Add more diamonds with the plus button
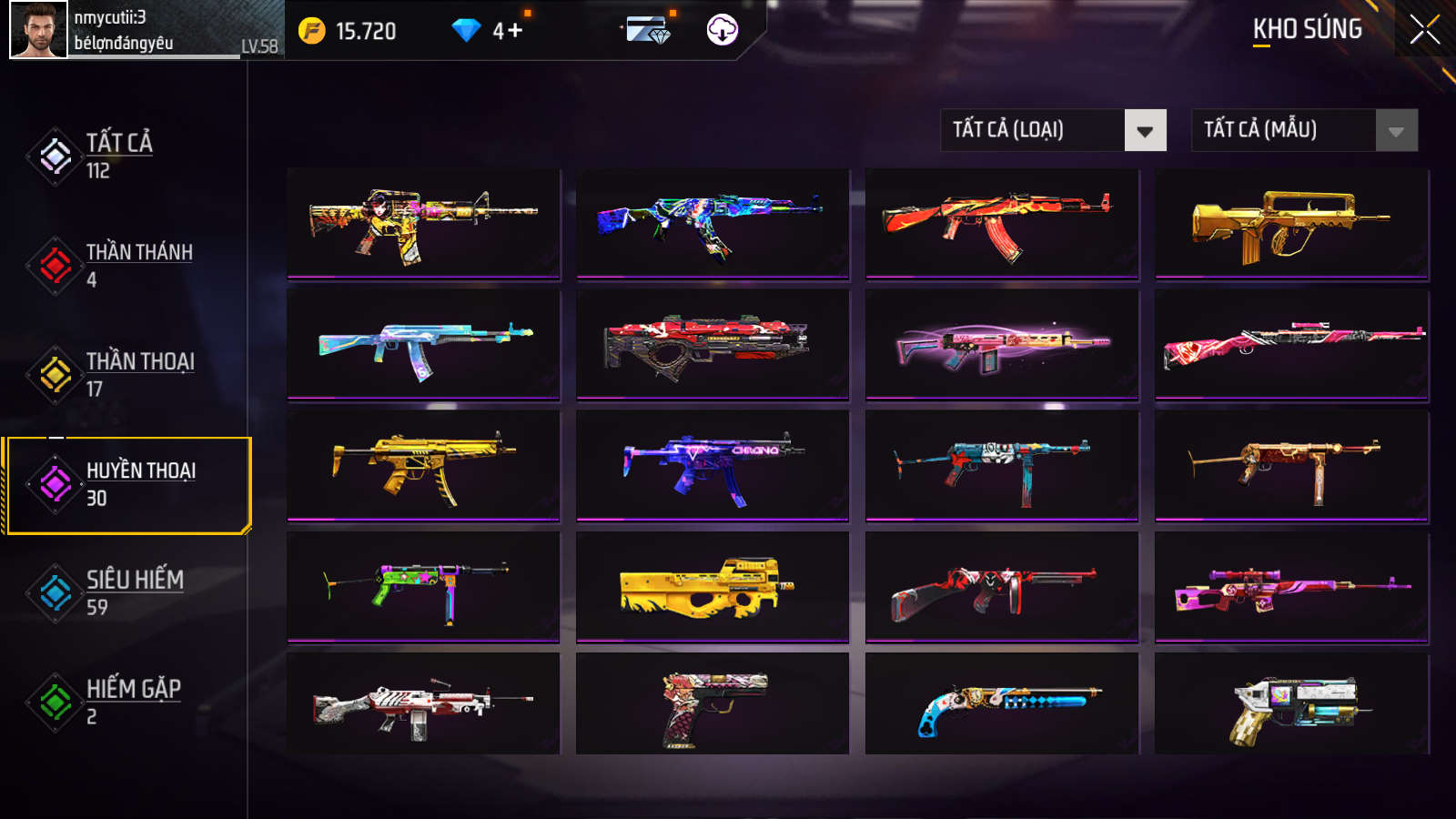The image size is (1456, 819). pos(515,31)
